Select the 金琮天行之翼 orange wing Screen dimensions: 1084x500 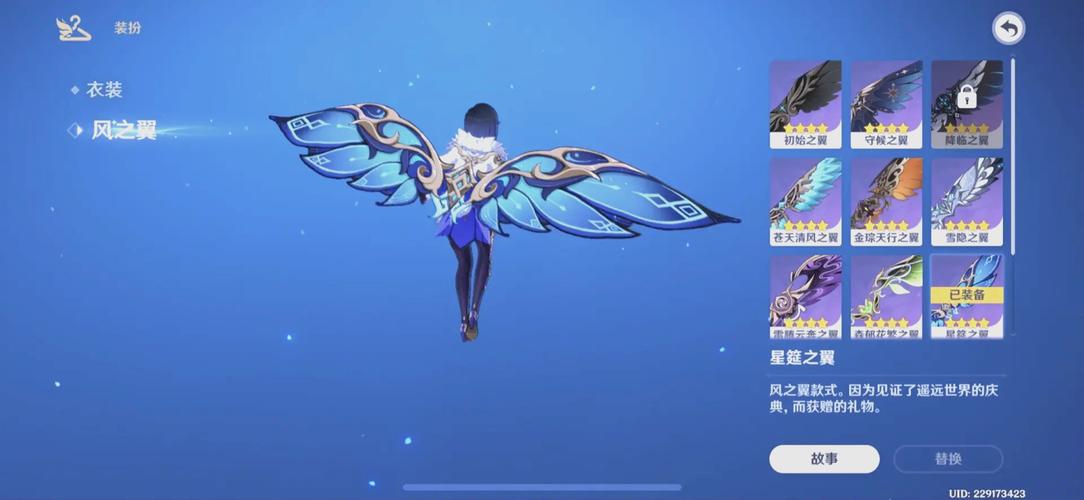click(886, 200)
